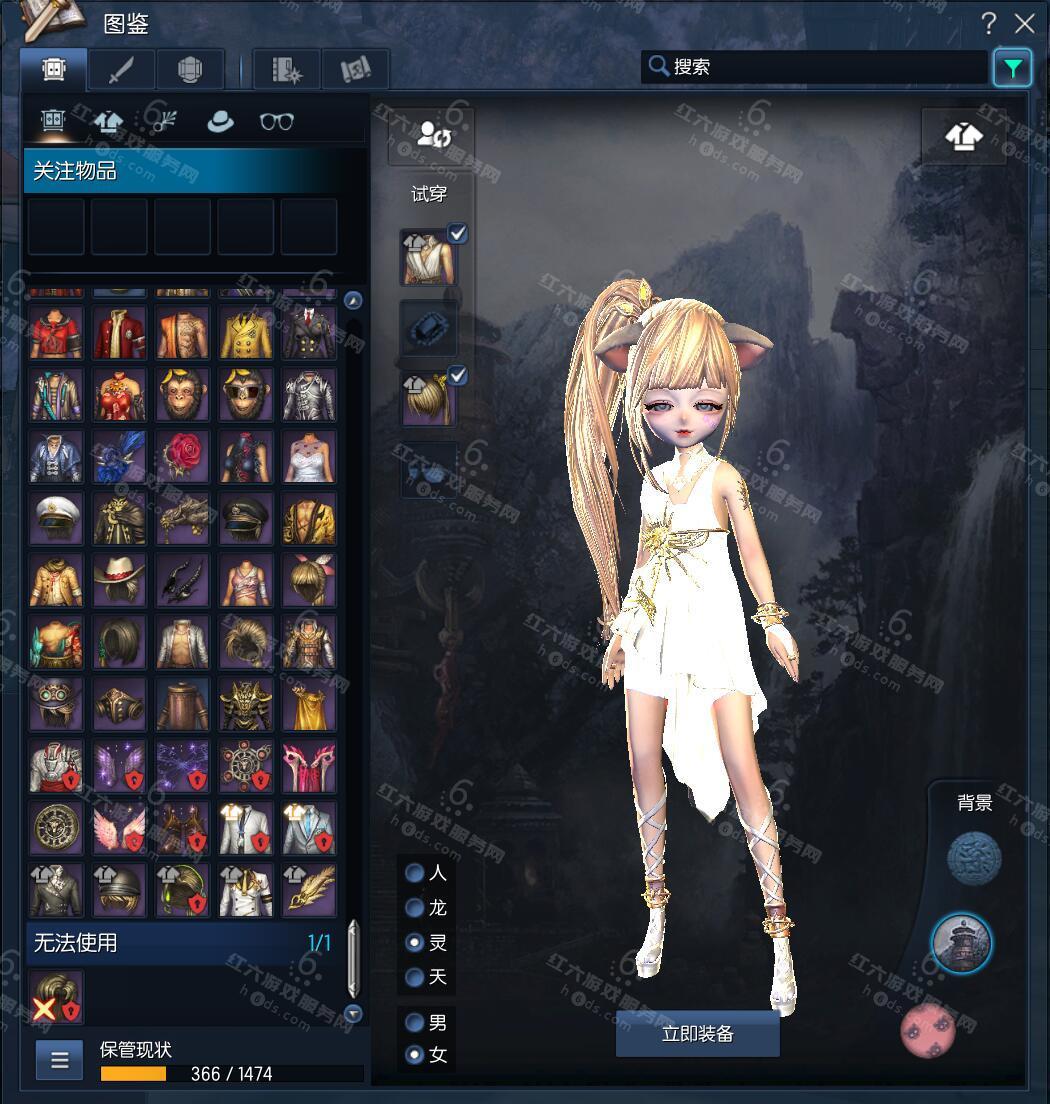Choose the 人 race option

point(414,873)
